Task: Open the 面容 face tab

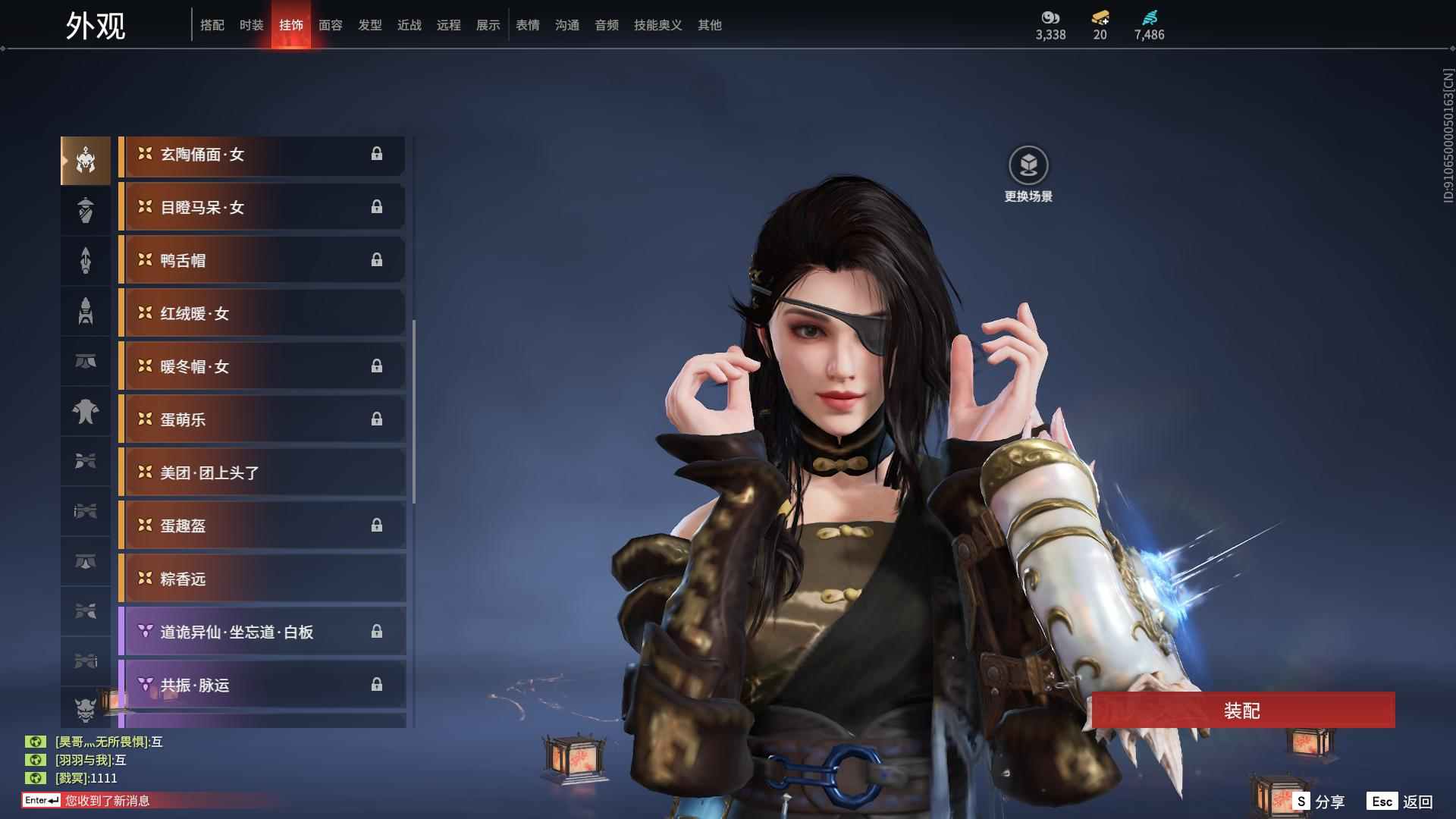Action: 331,25
